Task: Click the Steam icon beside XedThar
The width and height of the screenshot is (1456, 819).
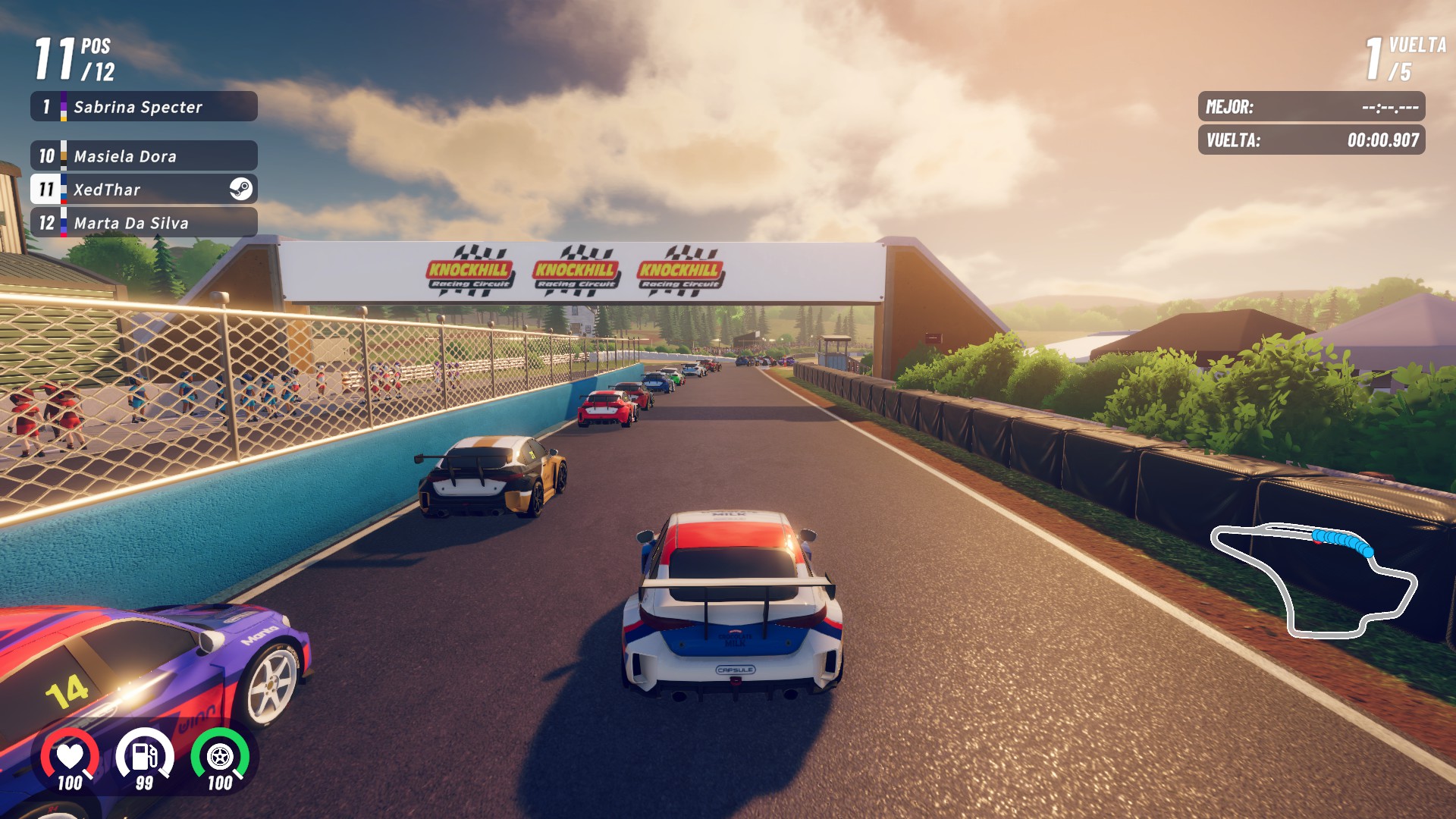Action: pos(241,189)
